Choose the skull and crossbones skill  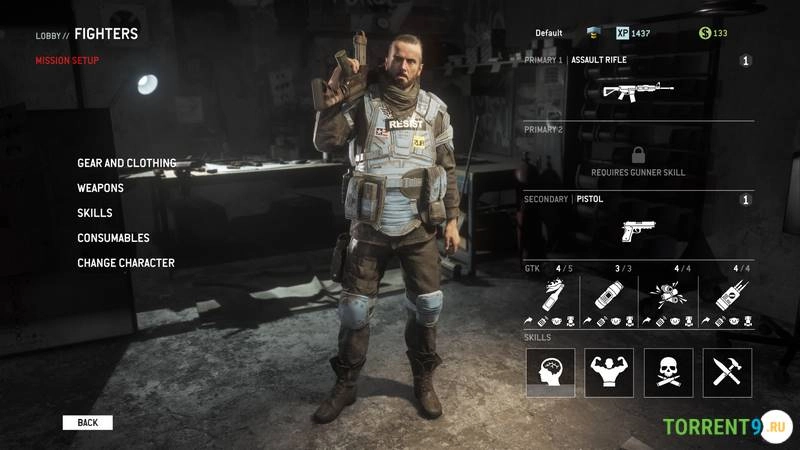(x=668, y=372)
